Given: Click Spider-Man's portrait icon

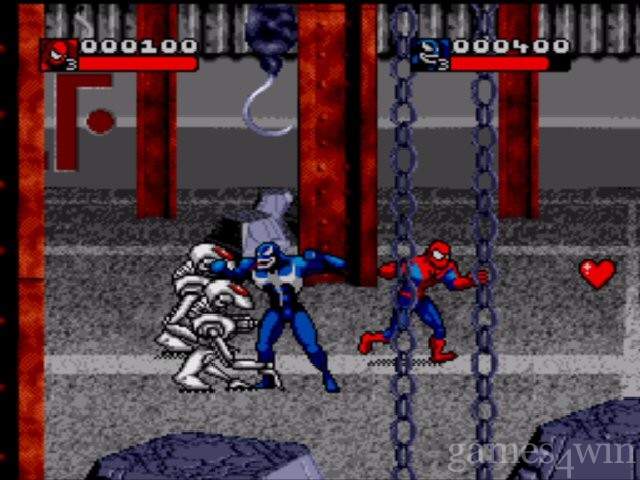Looking at the screenshot, I should pos(59,54).
